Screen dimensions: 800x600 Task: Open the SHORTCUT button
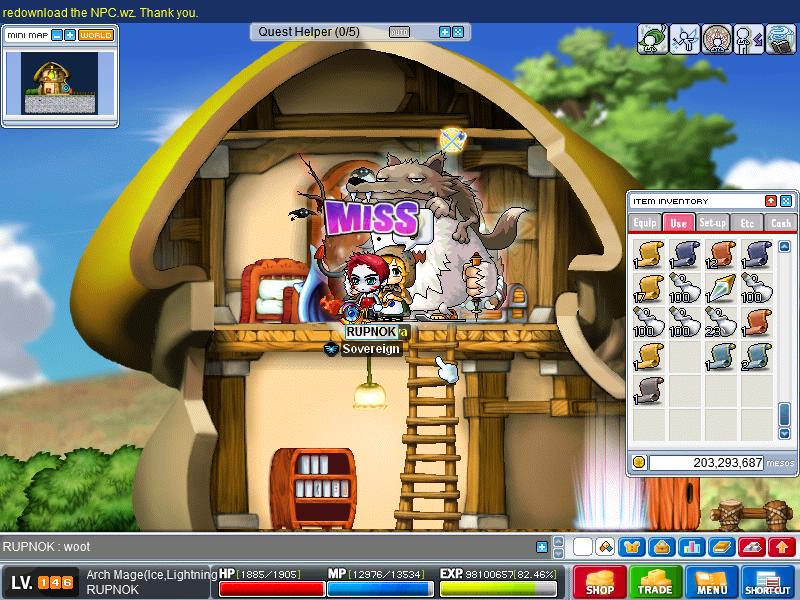(768, 582)
